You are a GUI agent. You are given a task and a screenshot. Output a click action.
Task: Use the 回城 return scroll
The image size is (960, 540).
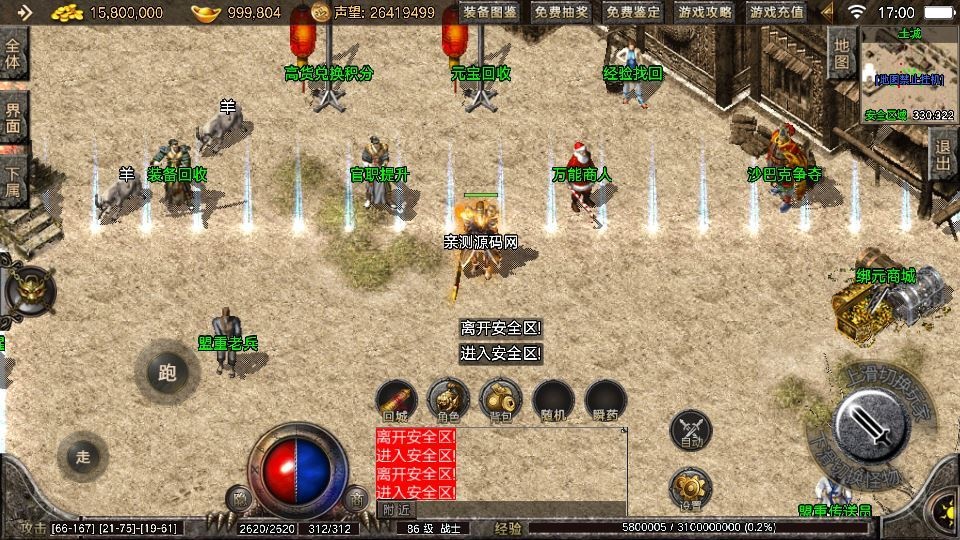pyautogui.click(x=397, y=398)
